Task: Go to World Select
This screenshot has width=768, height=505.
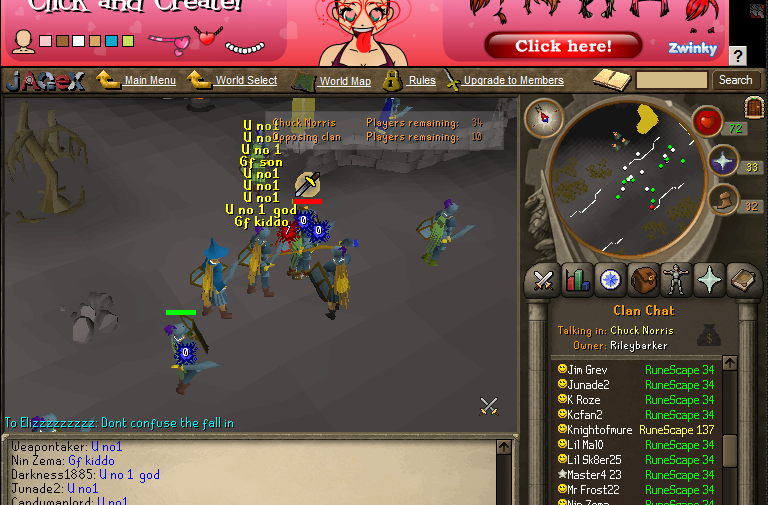Action: [246, 81]
